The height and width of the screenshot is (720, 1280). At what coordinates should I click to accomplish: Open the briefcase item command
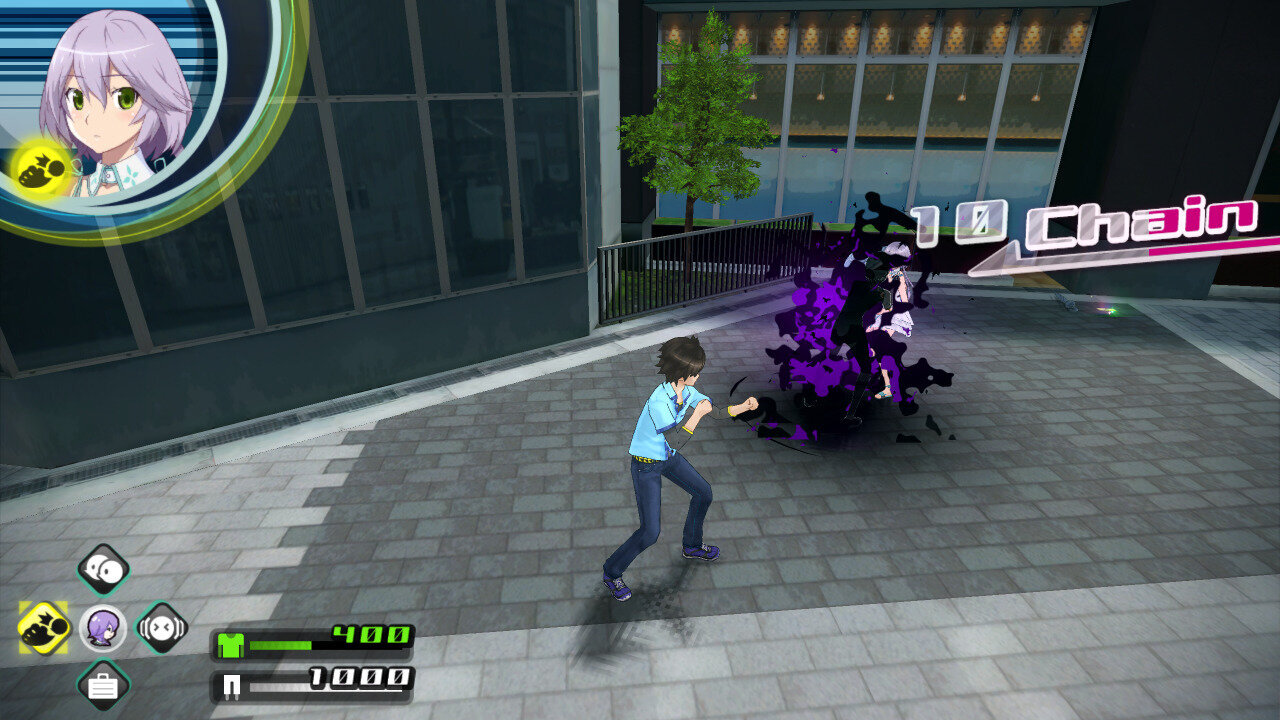[x=104, y=686]
